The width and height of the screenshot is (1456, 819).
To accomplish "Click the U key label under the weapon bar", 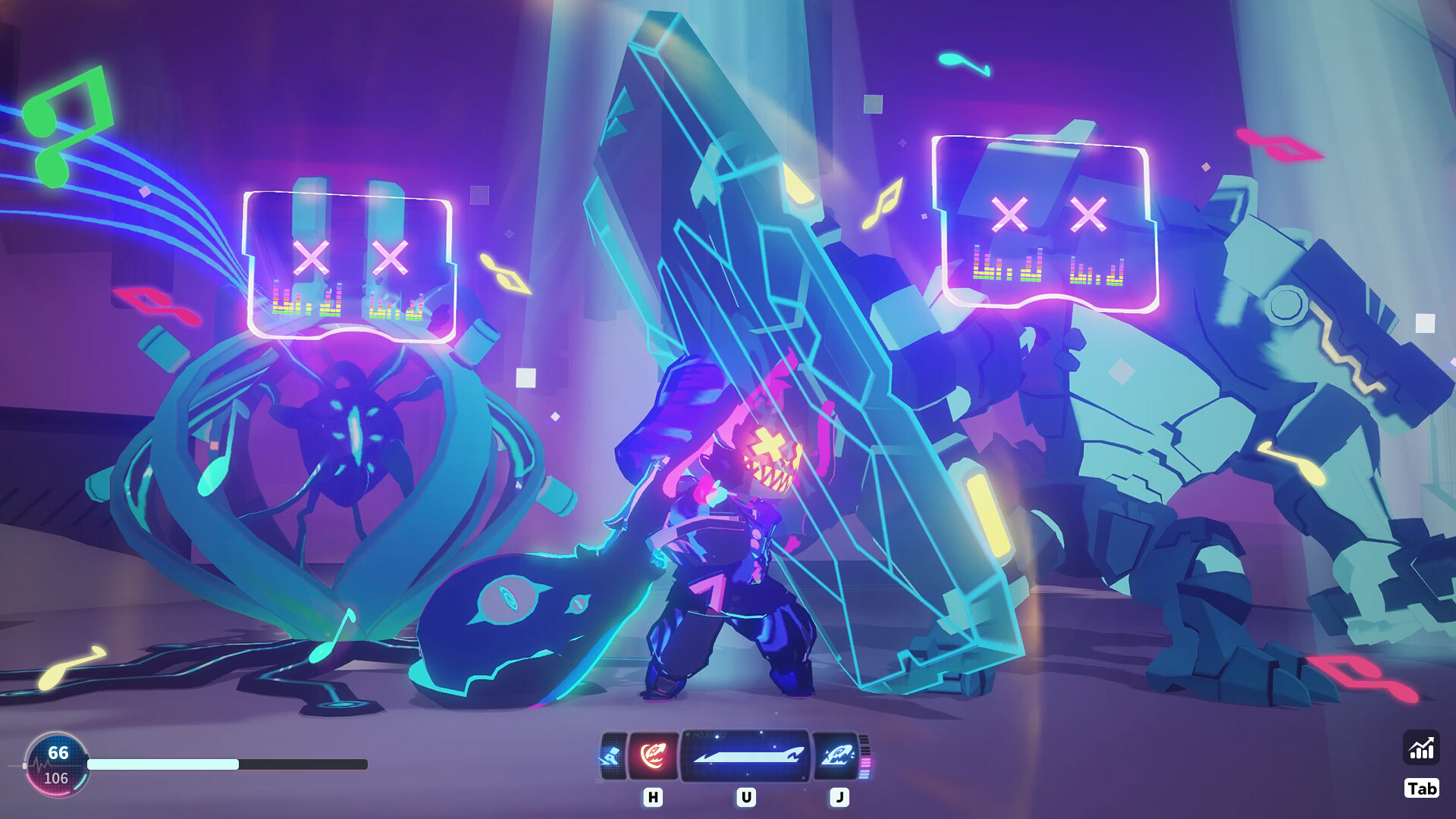I will (x=746, y=798).
